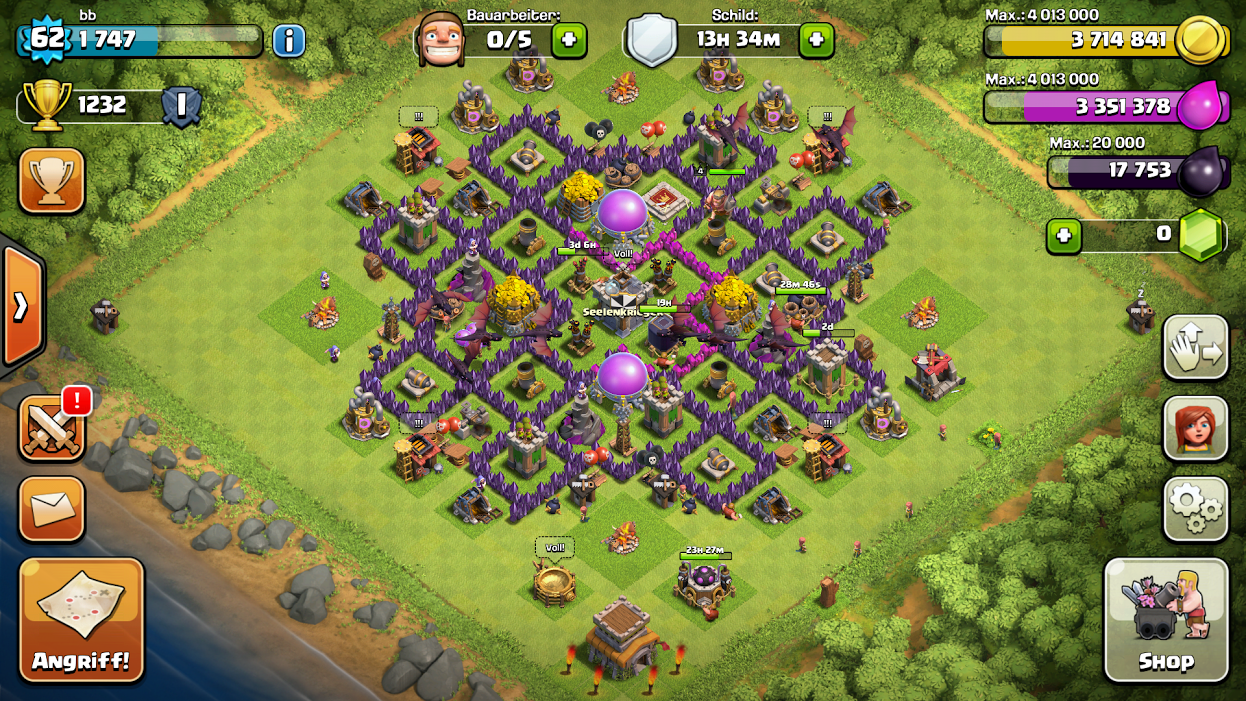This screenshot has width=1246, height=701.
Task: Tap the builder face icon
Action: (x=440, y=39)
